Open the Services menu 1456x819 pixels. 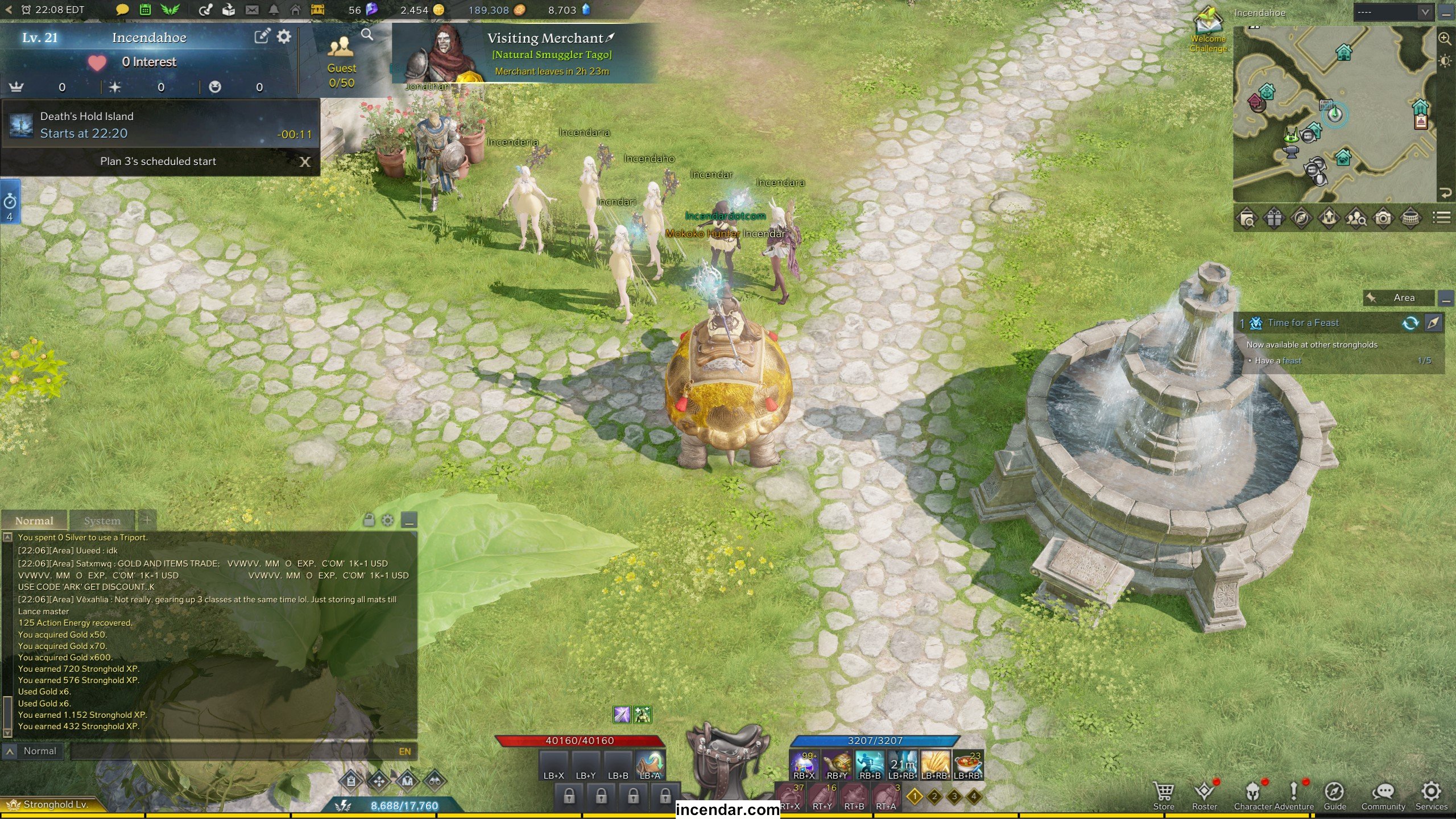tap(1431, 795)
